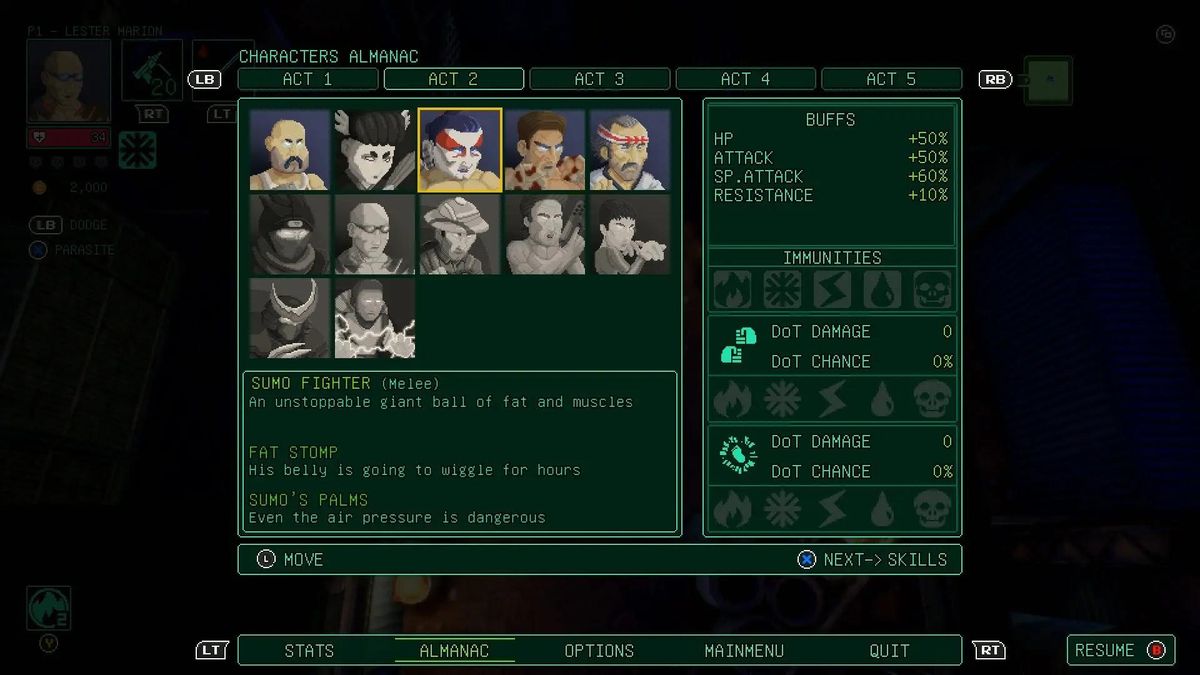Select the bald mustached character portrait
1200x675 pixels.
pyautogui.click(x=290, y=150)
